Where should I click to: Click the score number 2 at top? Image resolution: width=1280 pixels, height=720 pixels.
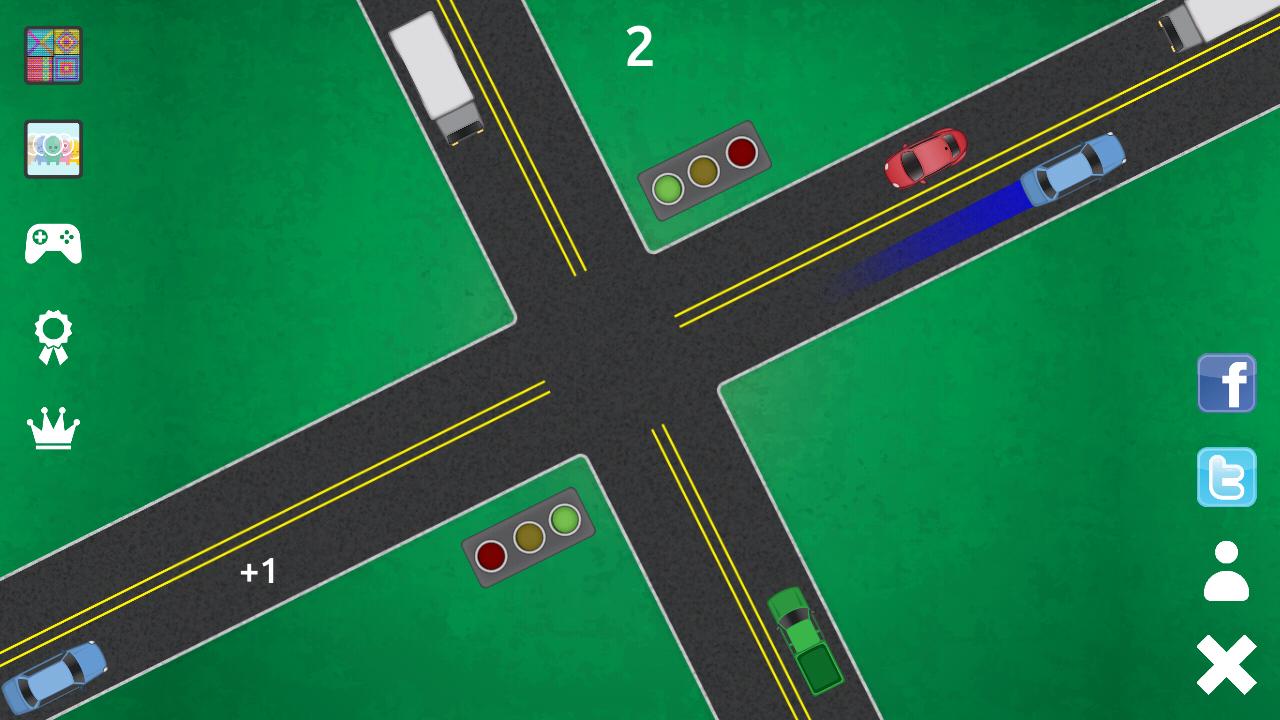641,44
